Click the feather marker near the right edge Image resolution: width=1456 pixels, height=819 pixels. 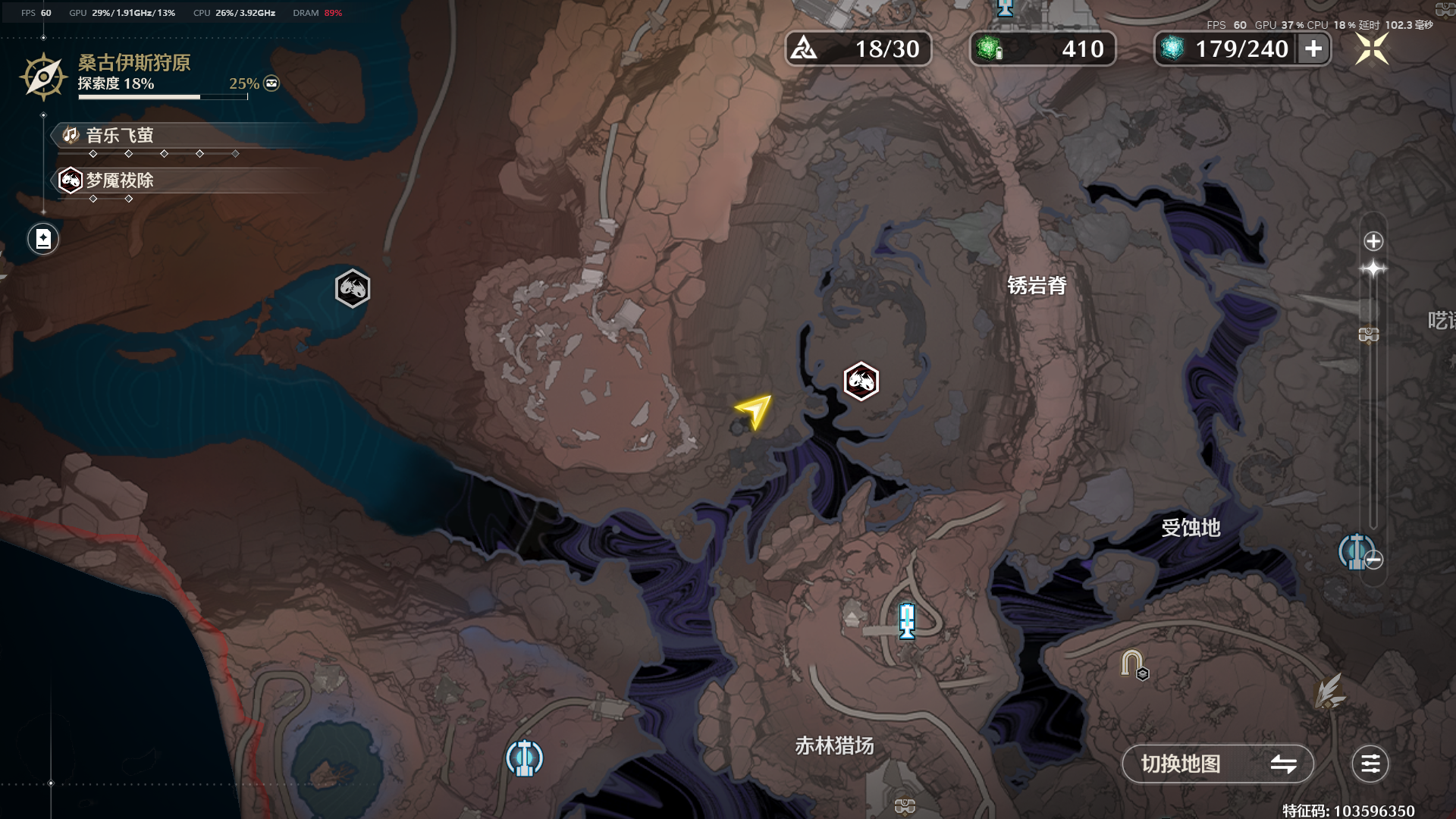(1329, 692)
